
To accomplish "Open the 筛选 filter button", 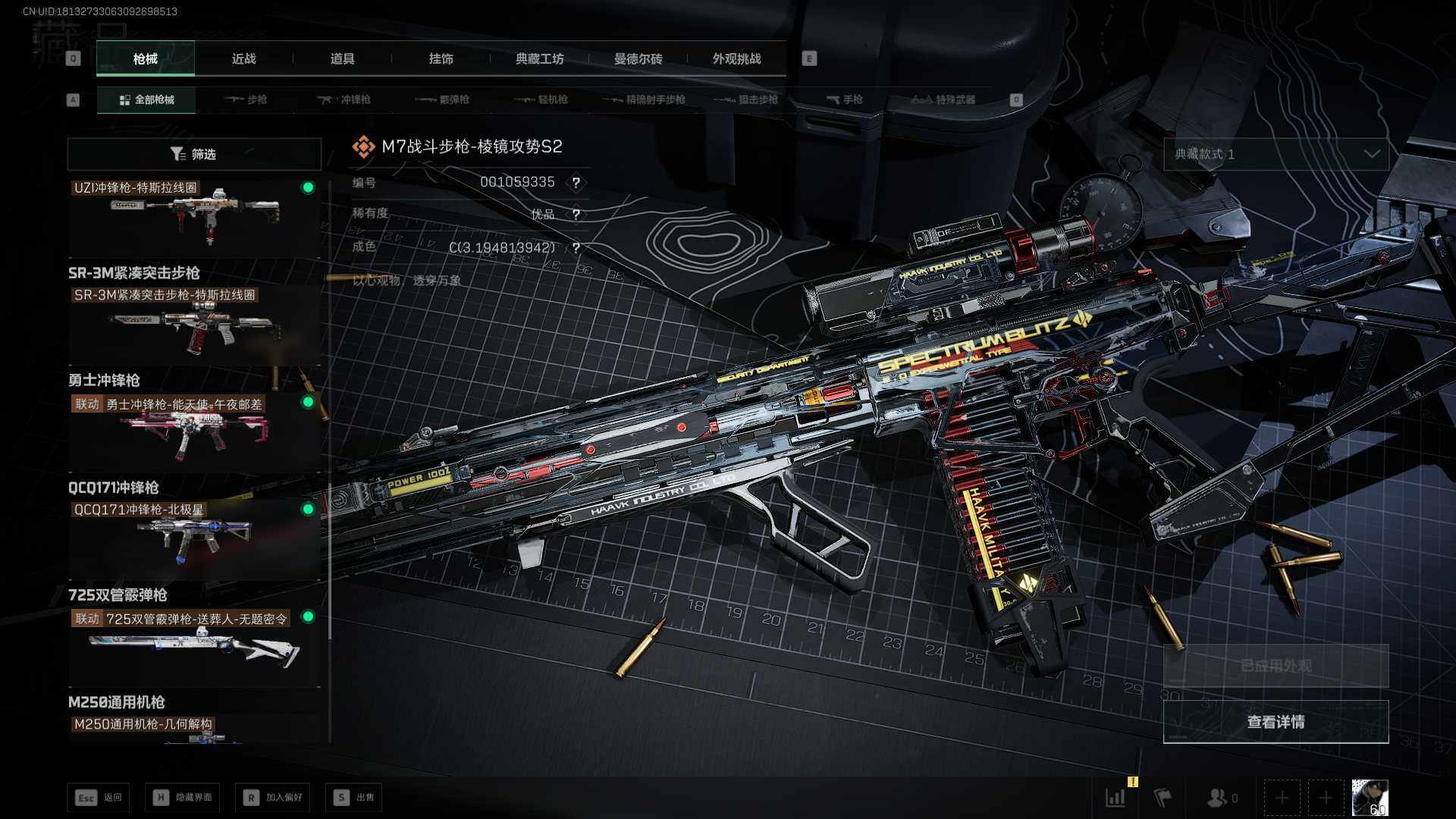I will click(194, 155).
